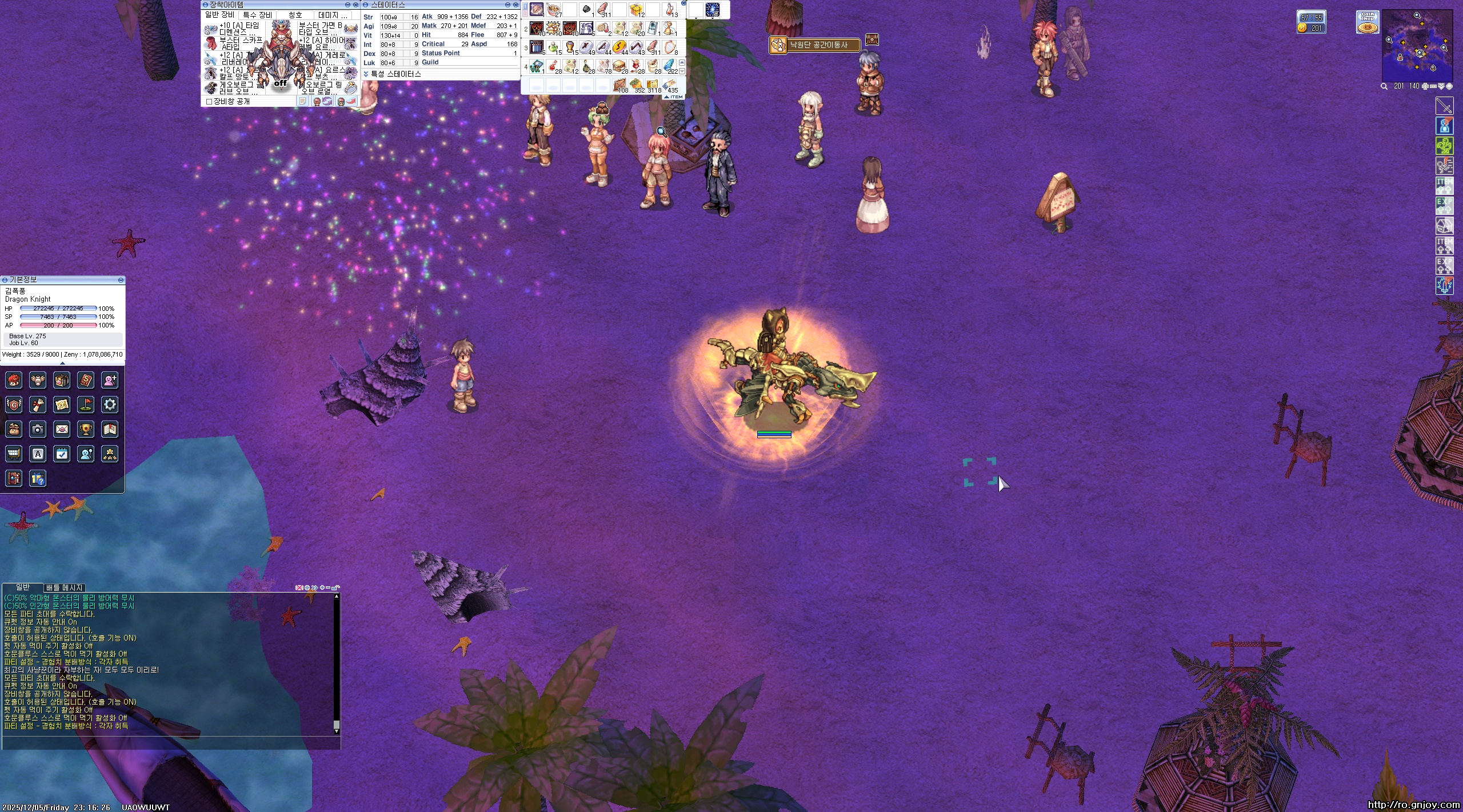This screenshot has width=1463, height=812.
Task: Click the 낙원단 공간이동사 NPC label
Action: (x=818, y=45)
